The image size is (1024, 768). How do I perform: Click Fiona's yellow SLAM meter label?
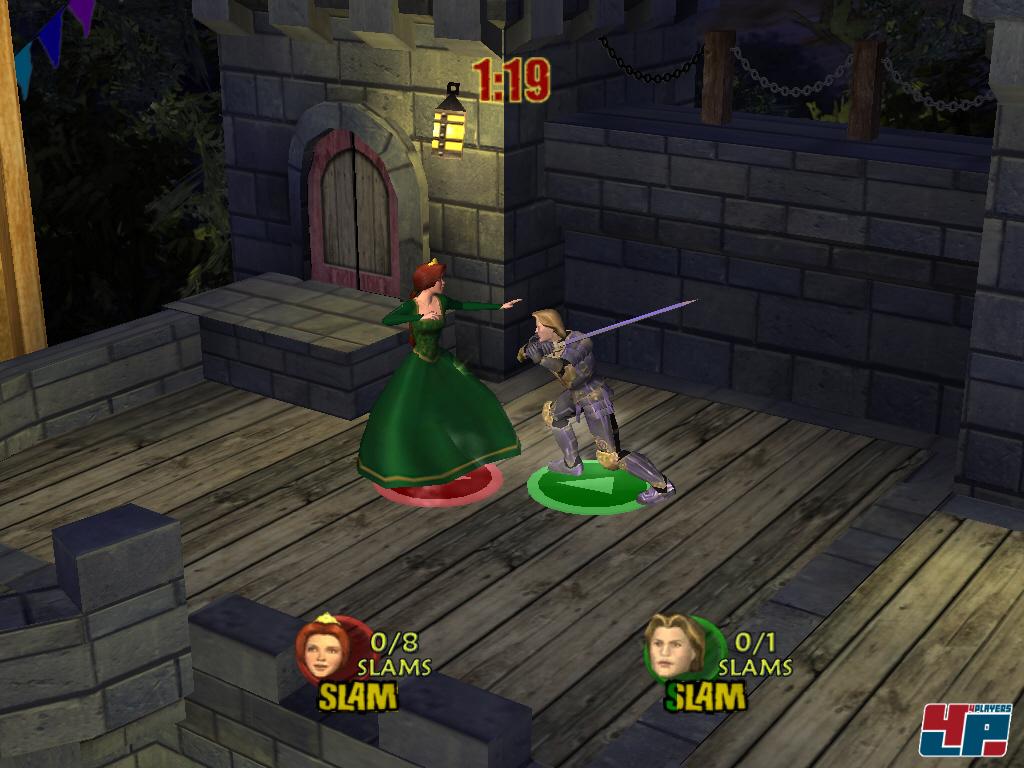358,696
